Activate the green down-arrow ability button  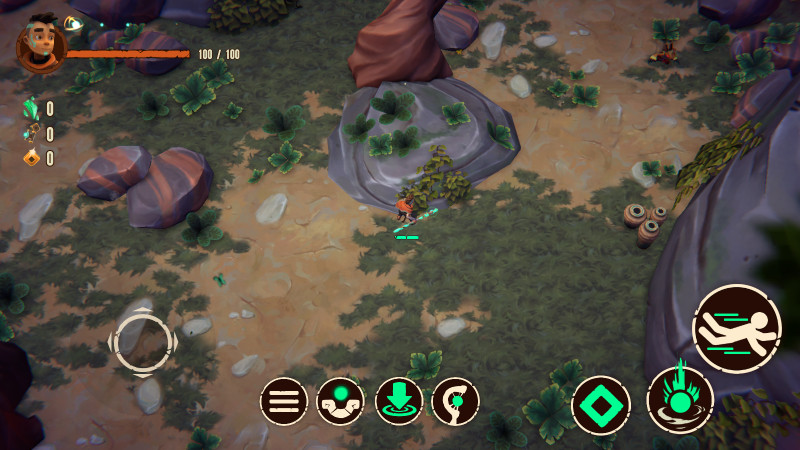point(399,402)
